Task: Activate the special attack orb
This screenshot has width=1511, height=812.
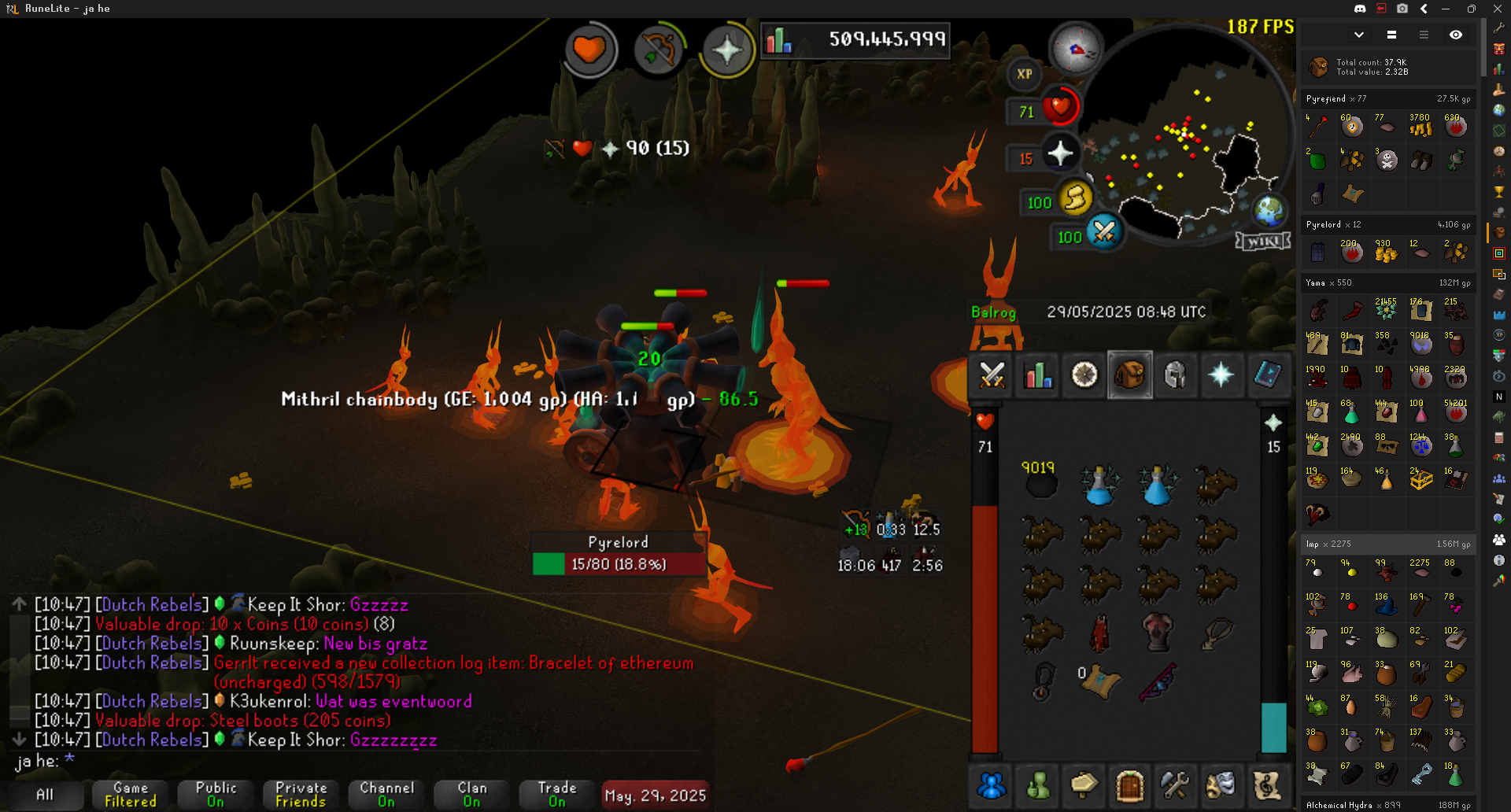Action: coord(1103,232)
